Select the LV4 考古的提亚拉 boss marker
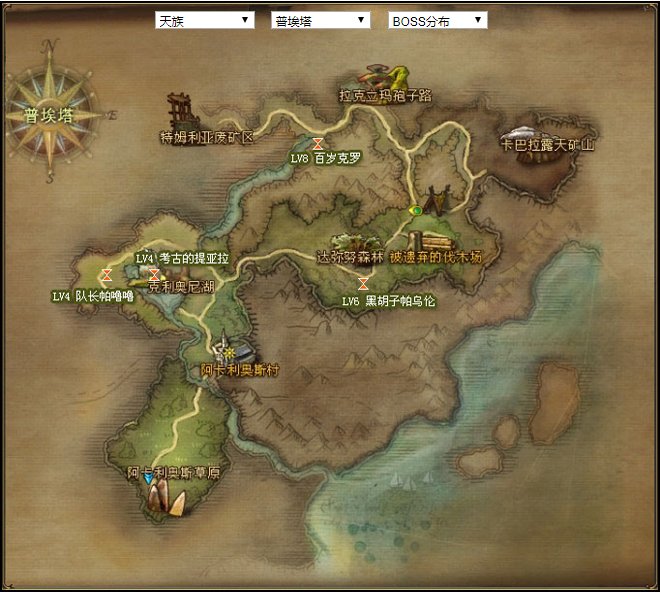660x593 pixels. tap(154, 274)
